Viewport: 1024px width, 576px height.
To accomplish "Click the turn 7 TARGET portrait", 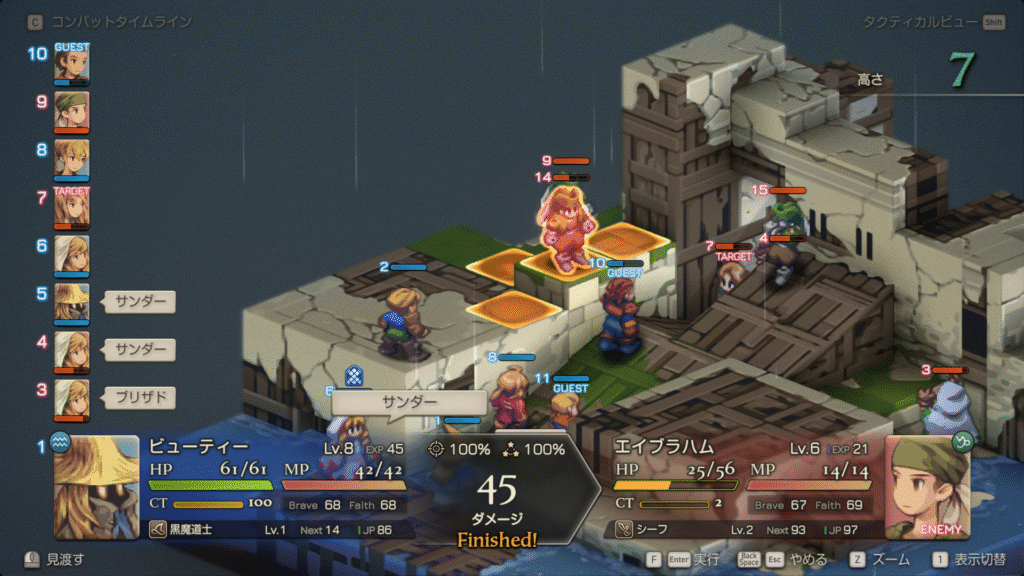I will pos(71,207).
